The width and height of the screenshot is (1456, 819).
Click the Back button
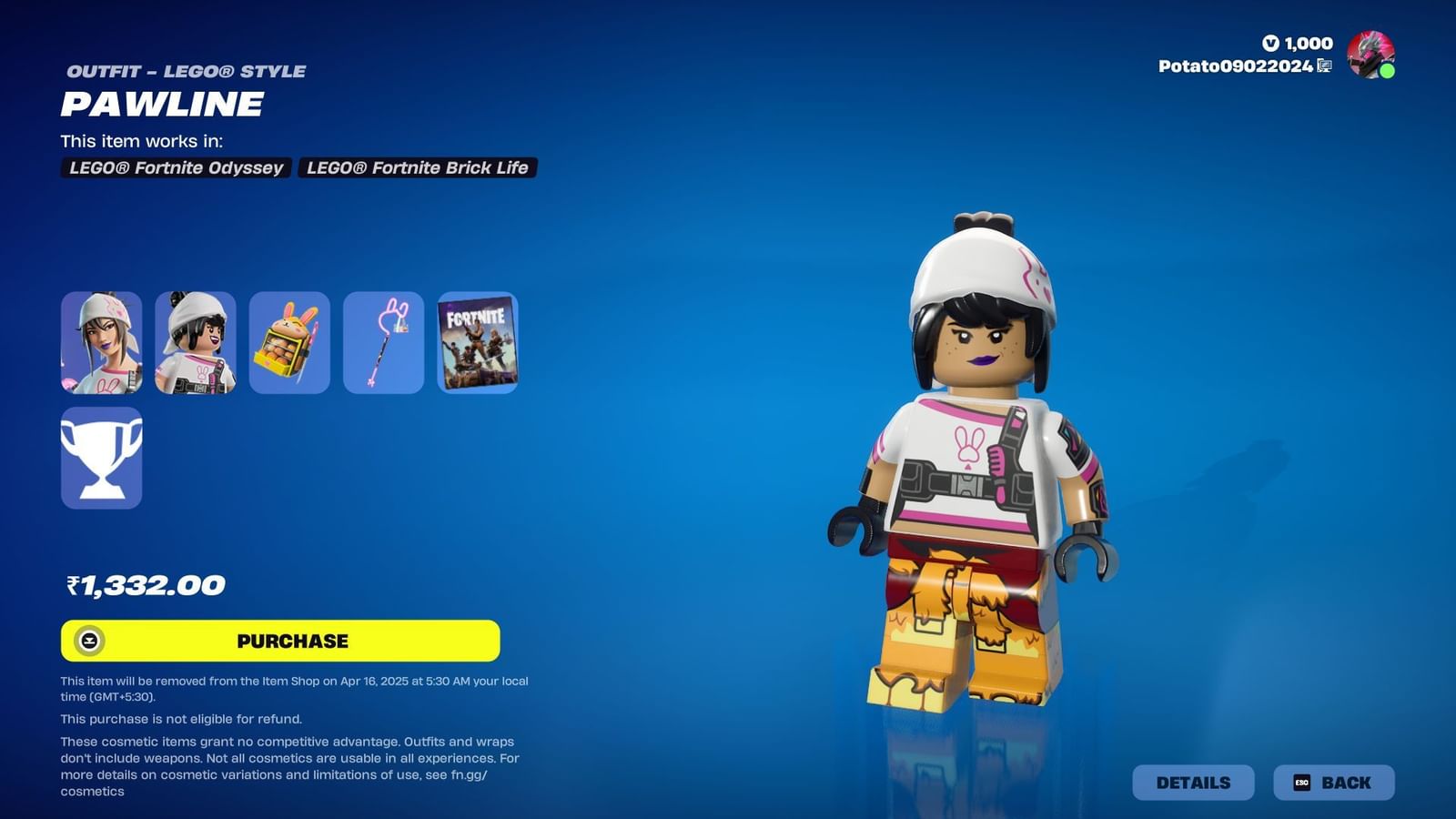click(1334, 782)
